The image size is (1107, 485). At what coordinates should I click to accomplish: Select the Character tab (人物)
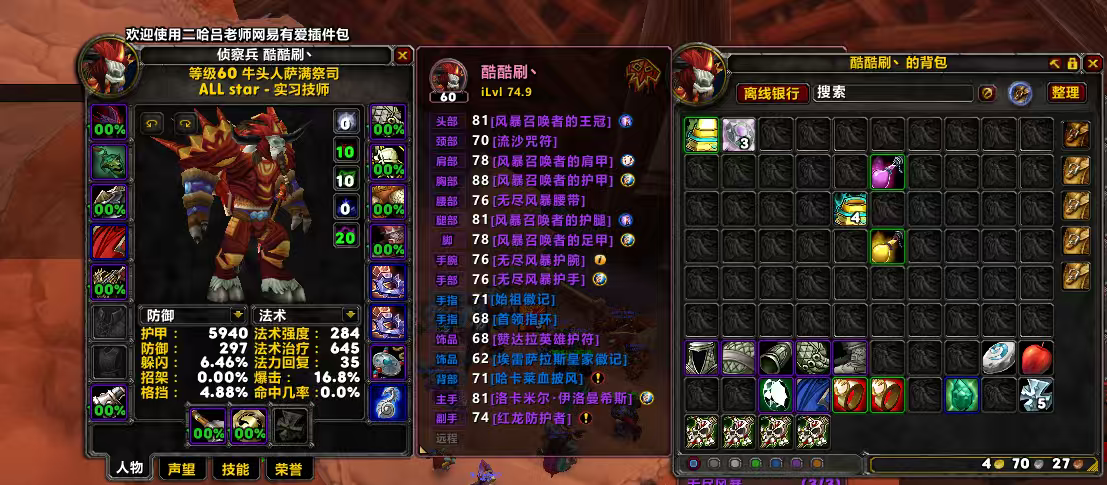[130, 468]
